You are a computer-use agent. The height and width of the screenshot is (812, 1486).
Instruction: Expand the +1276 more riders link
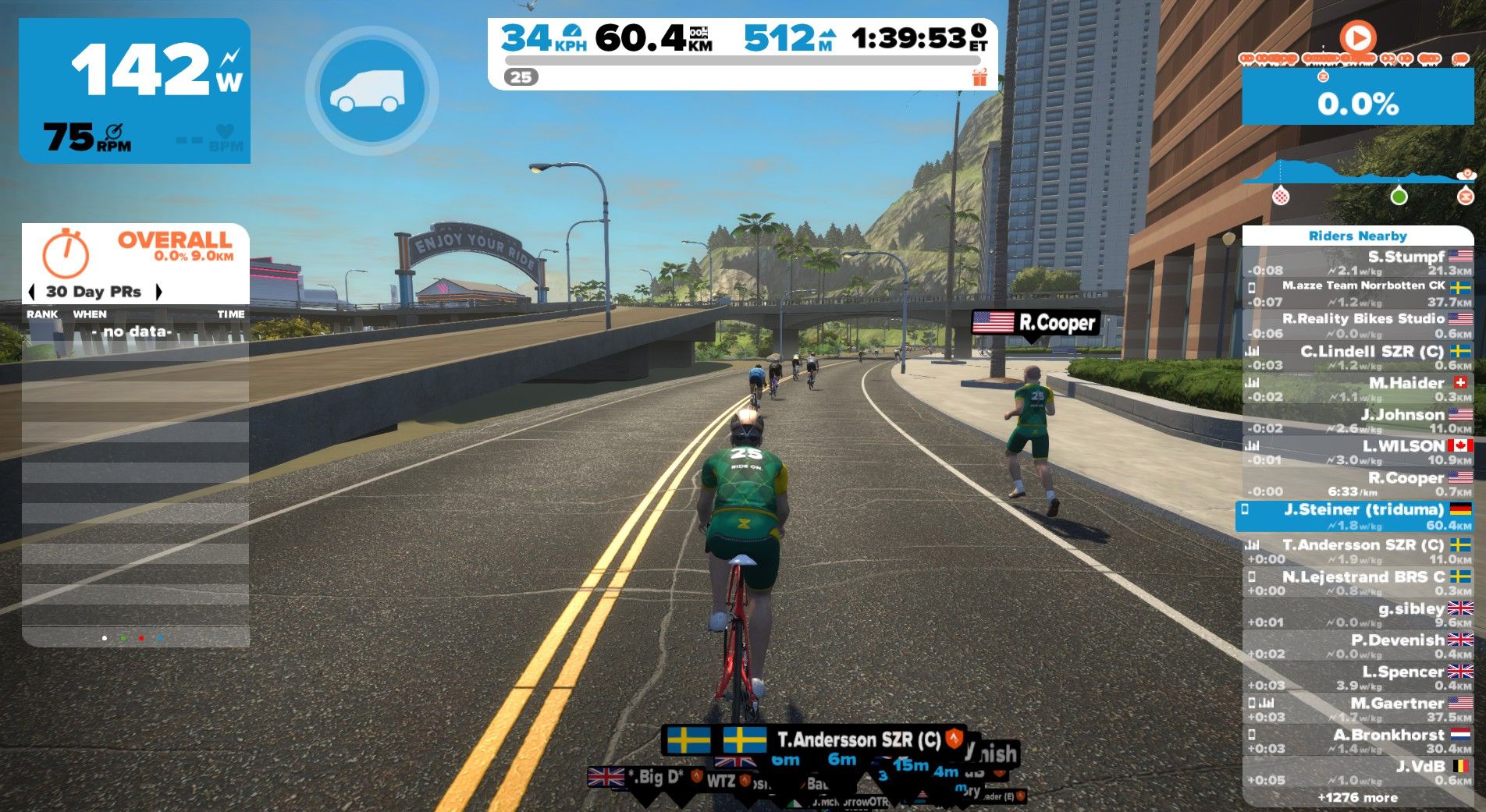click(1357, 797)
